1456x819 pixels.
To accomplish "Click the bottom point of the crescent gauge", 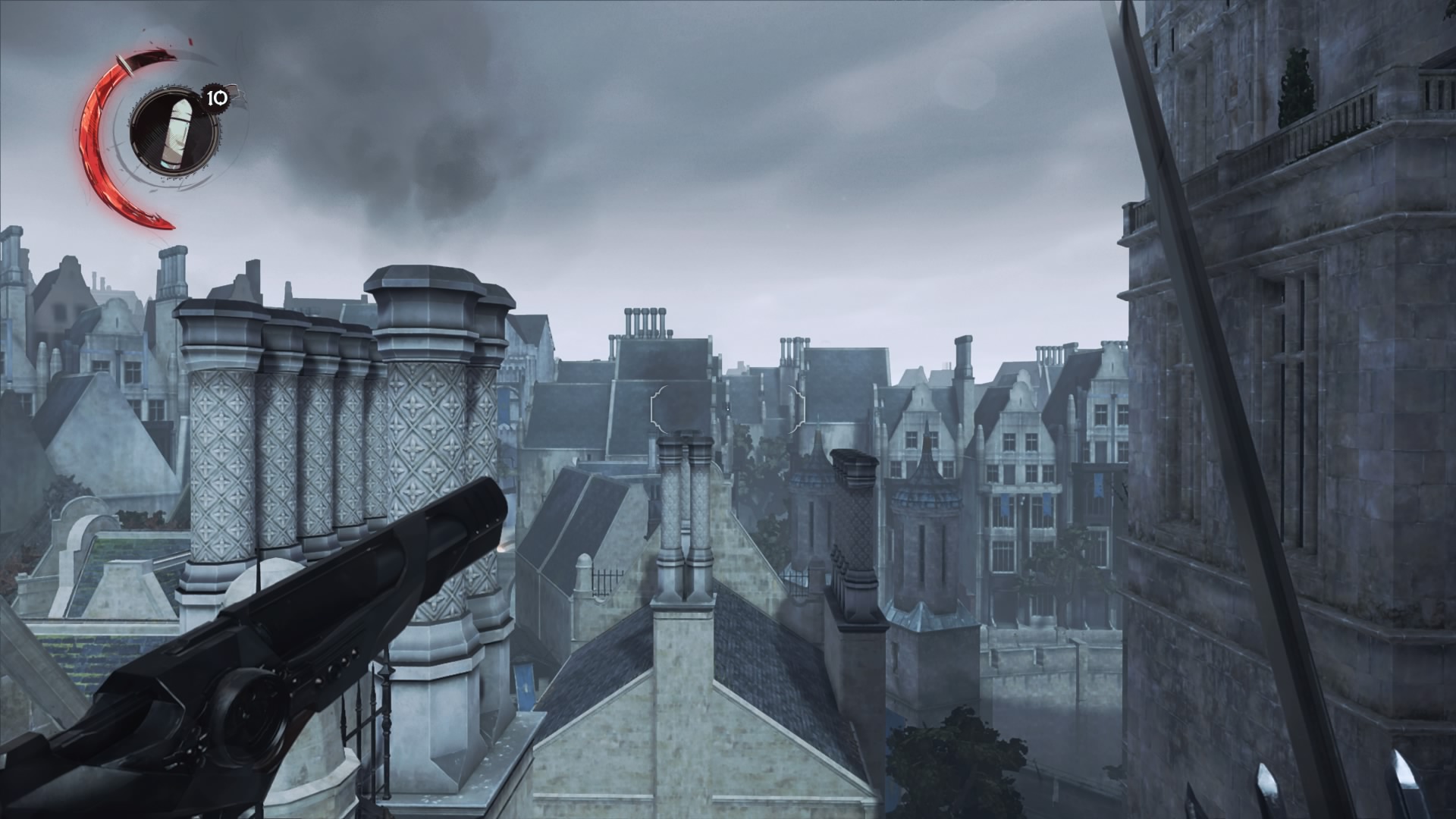I will (171, 227).
